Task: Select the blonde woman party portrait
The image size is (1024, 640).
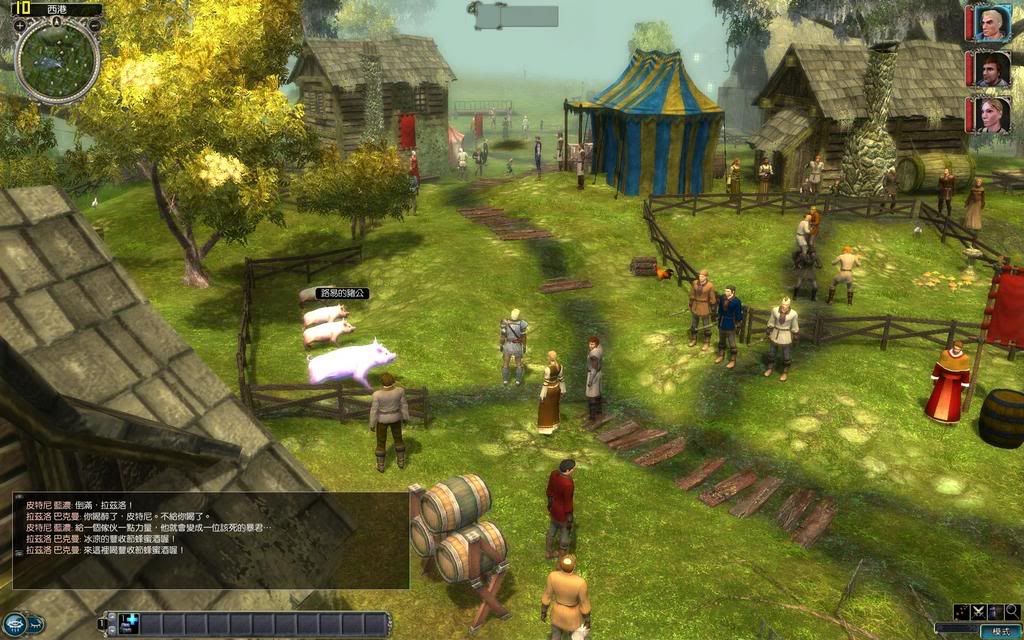Action: click(x=992, y=115)
